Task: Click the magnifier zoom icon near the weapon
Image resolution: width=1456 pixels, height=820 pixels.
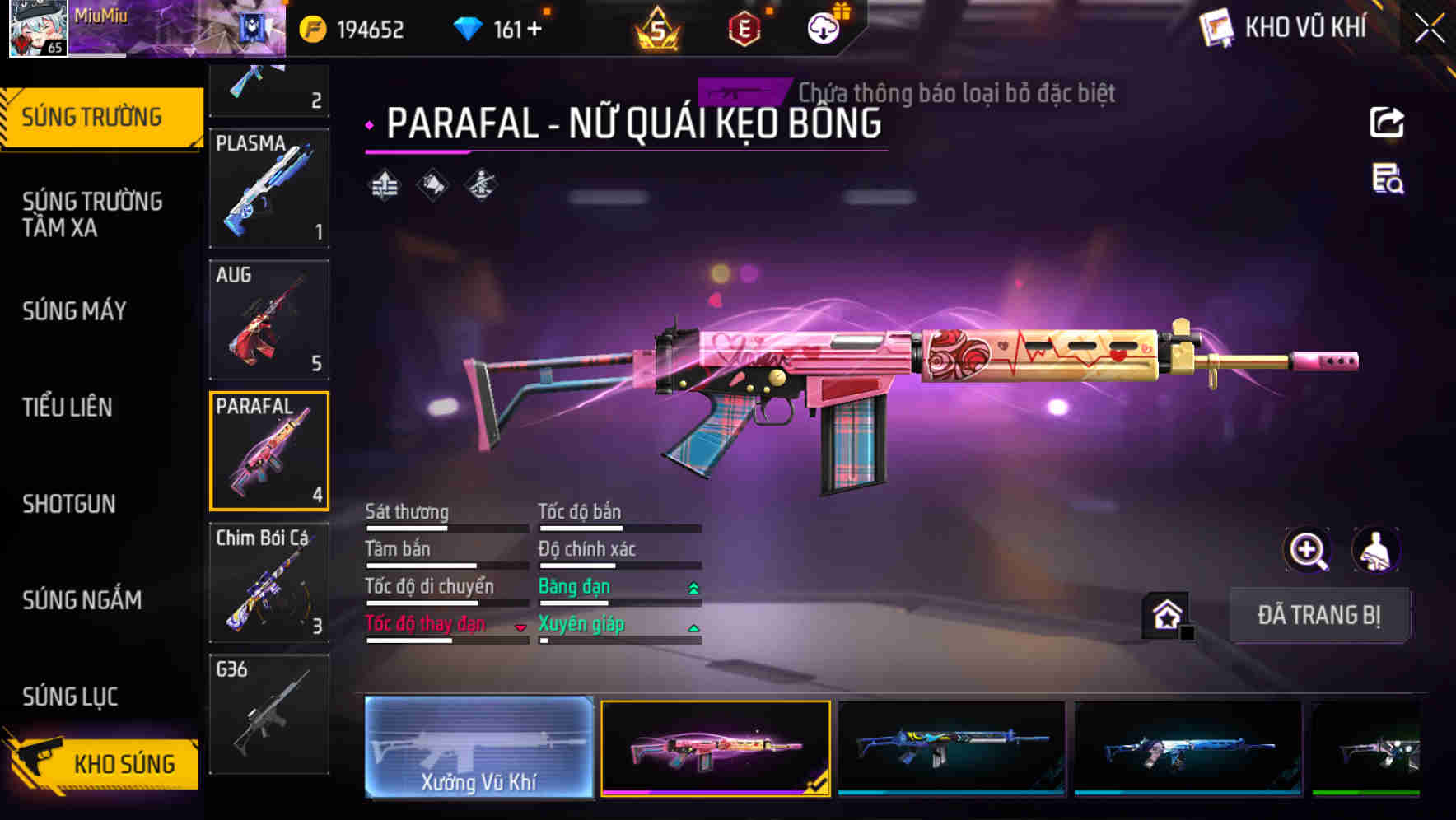Action: pos(1309,550)
